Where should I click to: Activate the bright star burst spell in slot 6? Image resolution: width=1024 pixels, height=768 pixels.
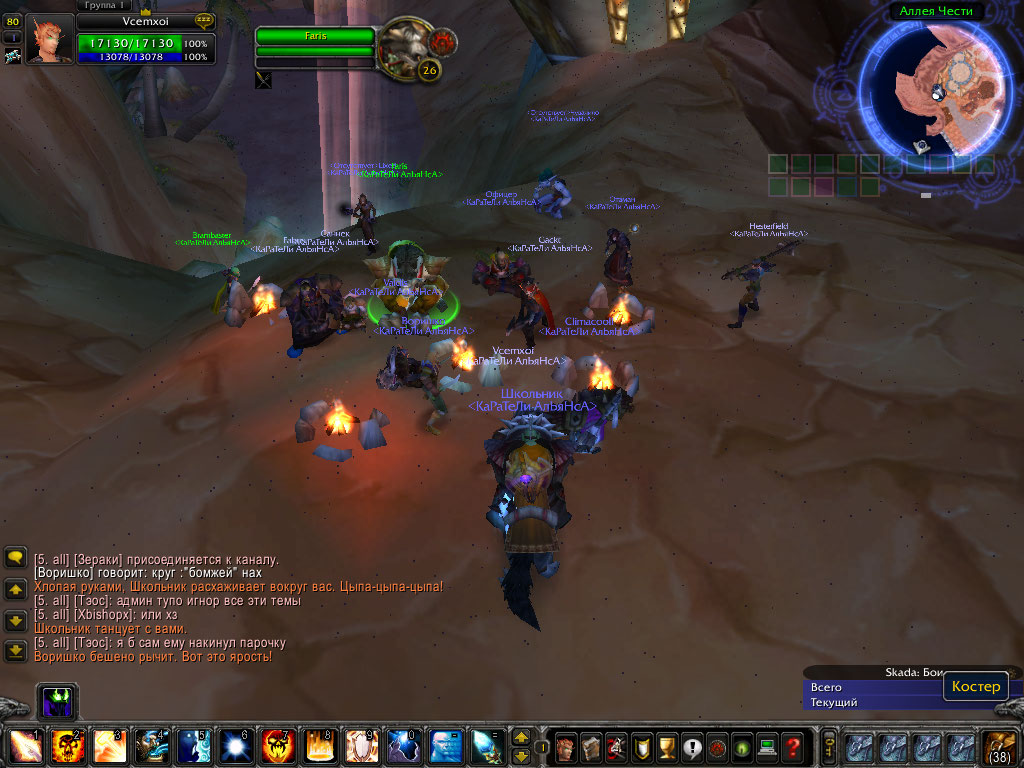tap(235, 746)
